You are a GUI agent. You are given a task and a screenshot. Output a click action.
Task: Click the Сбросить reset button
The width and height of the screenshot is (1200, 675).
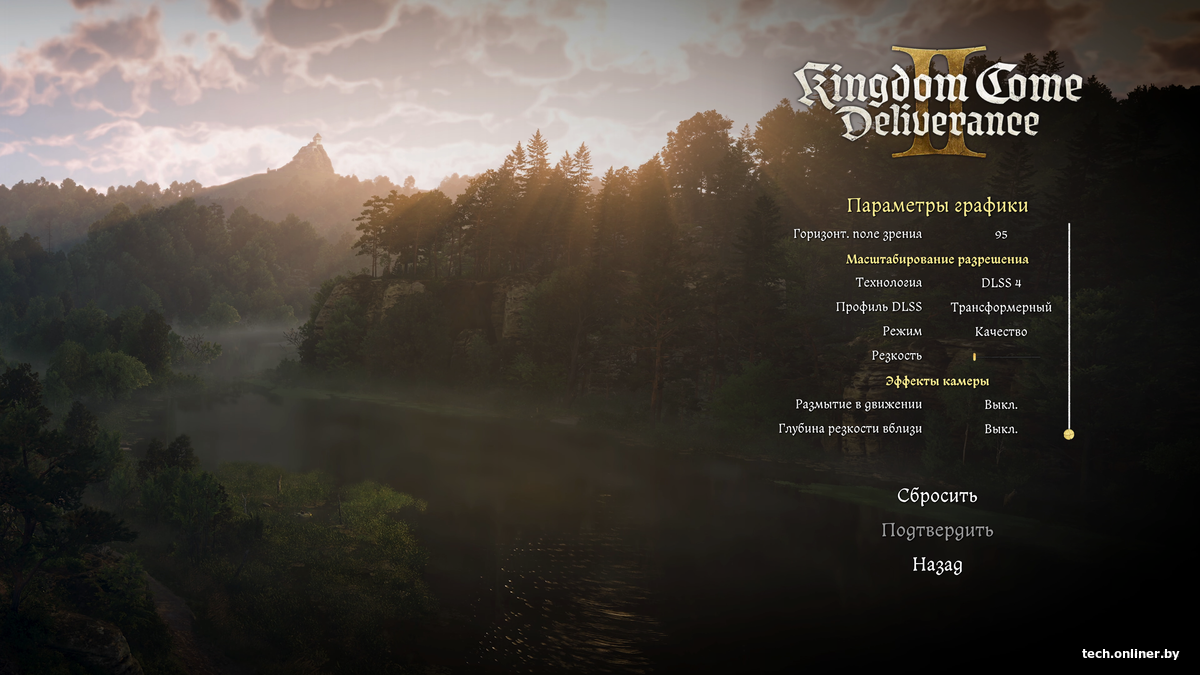click(937, 496)
